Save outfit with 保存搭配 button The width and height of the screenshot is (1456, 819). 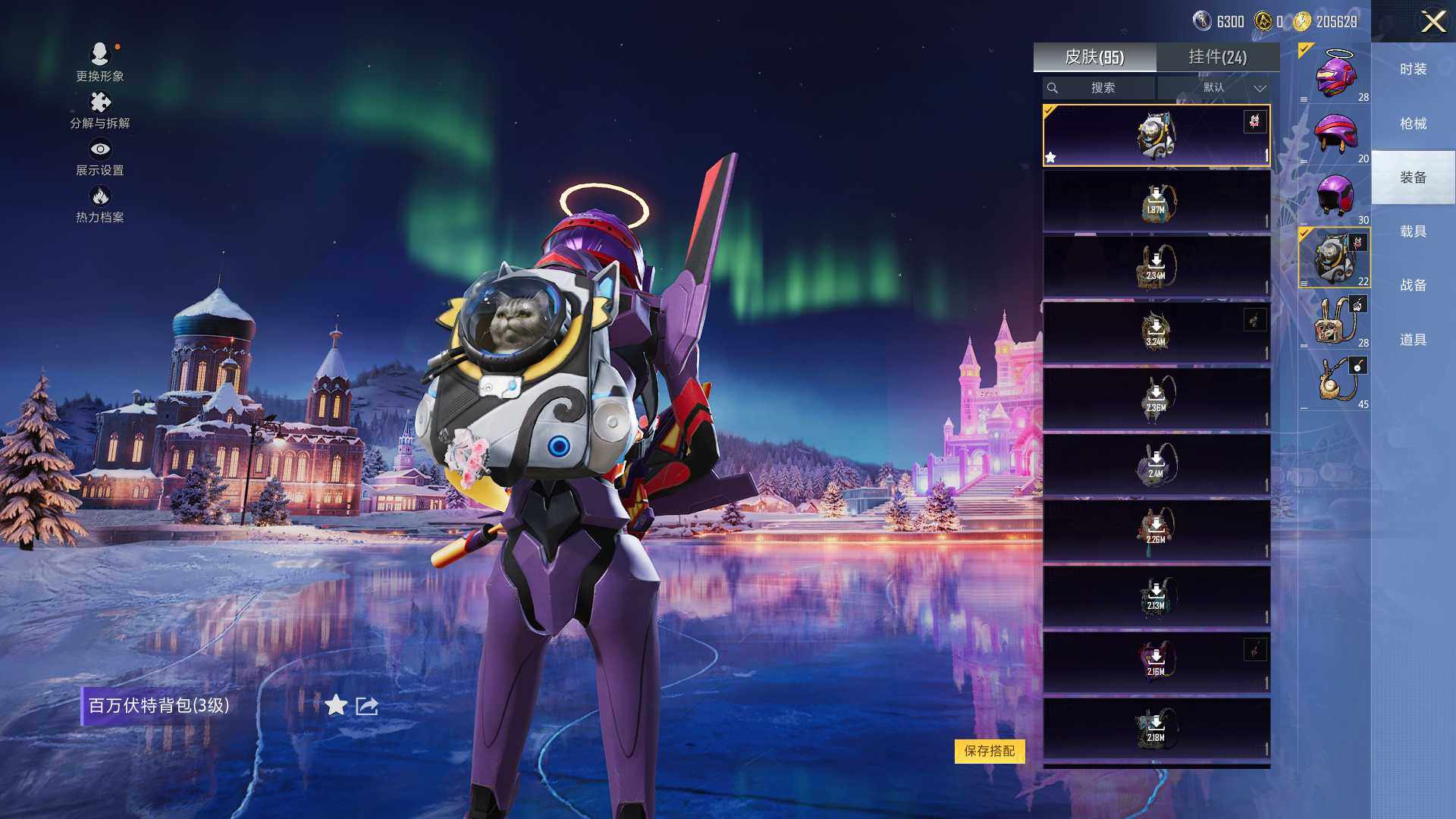[x=989, y=751]
